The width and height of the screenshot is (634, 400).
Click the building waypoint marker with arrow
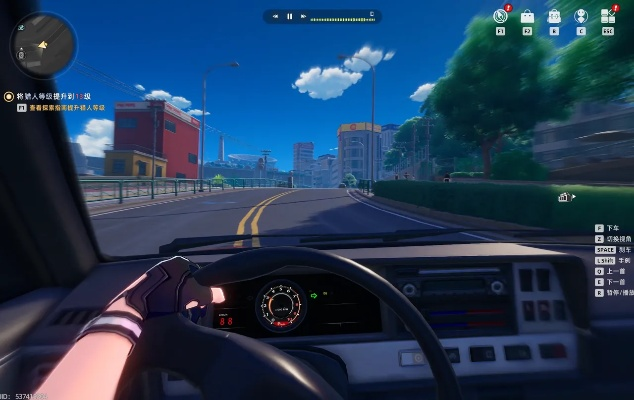pyautogui.click(x=565, y=197)
